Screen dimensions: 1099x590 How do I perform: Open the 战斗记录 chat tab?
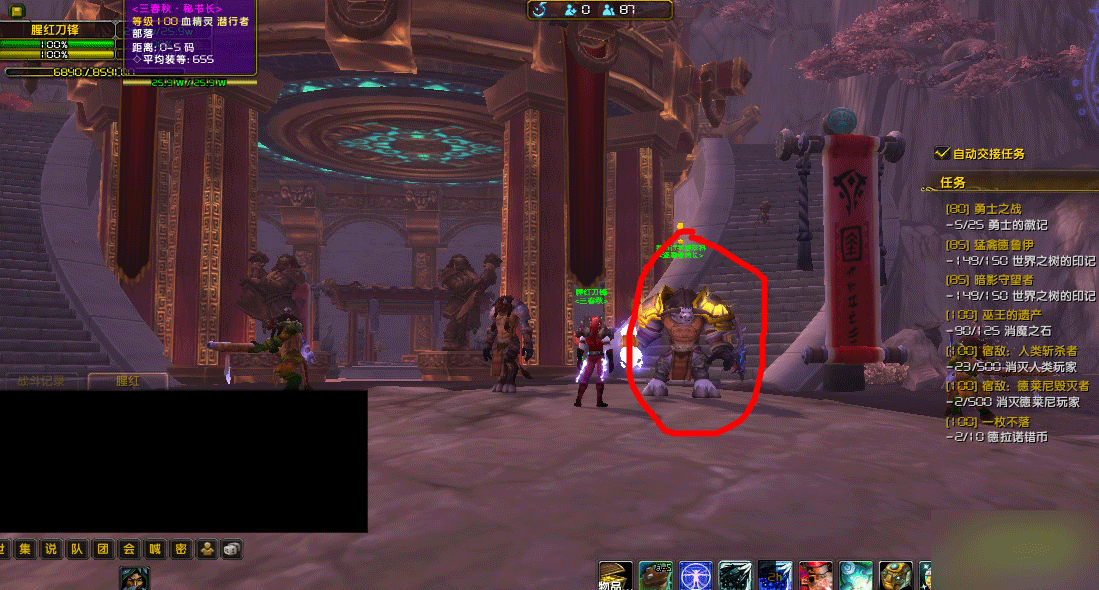pyautogui.click(x=41, y=380)
